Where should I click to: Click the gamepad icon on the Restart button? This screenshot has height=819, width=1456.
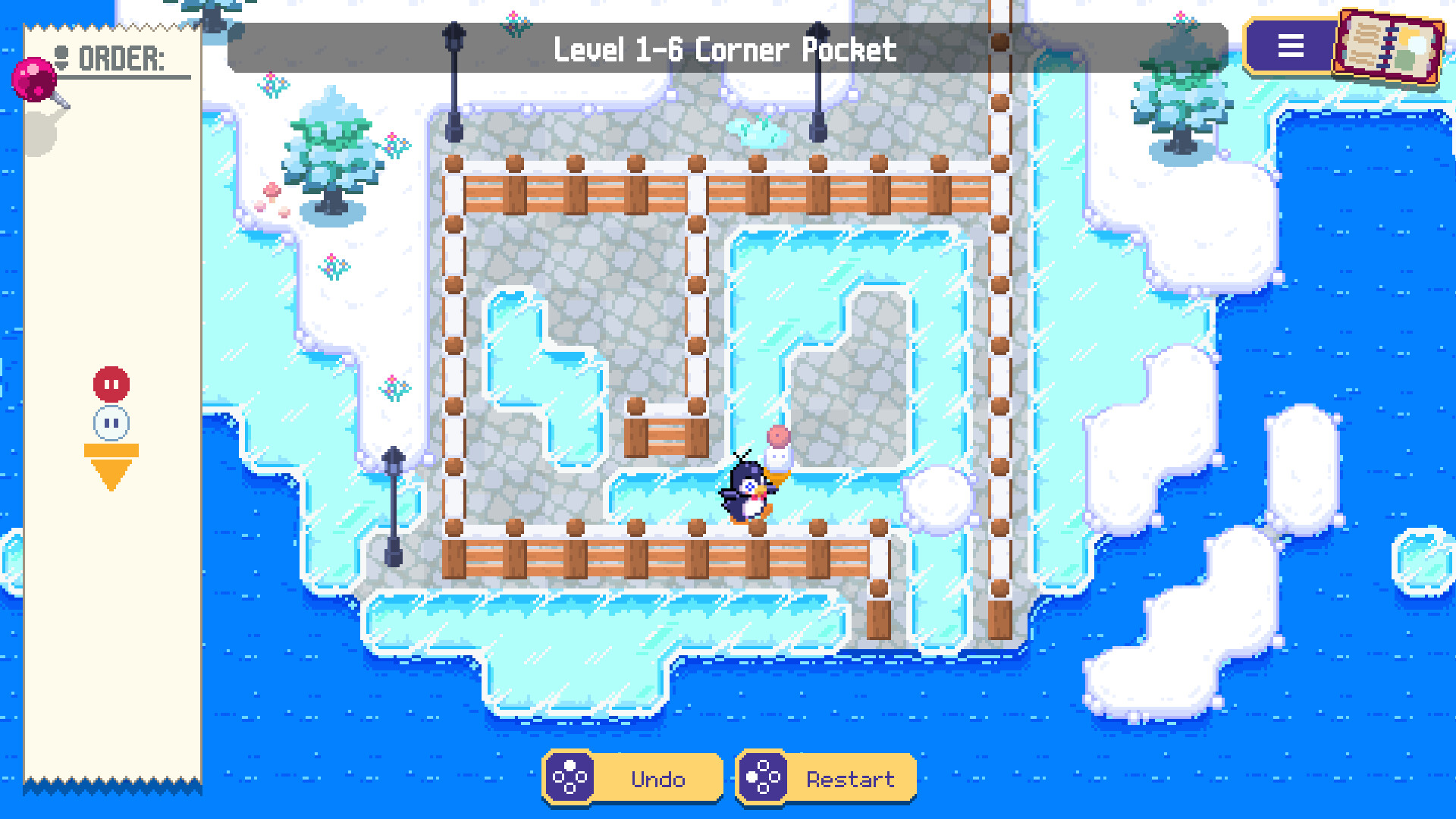(766, 777)
